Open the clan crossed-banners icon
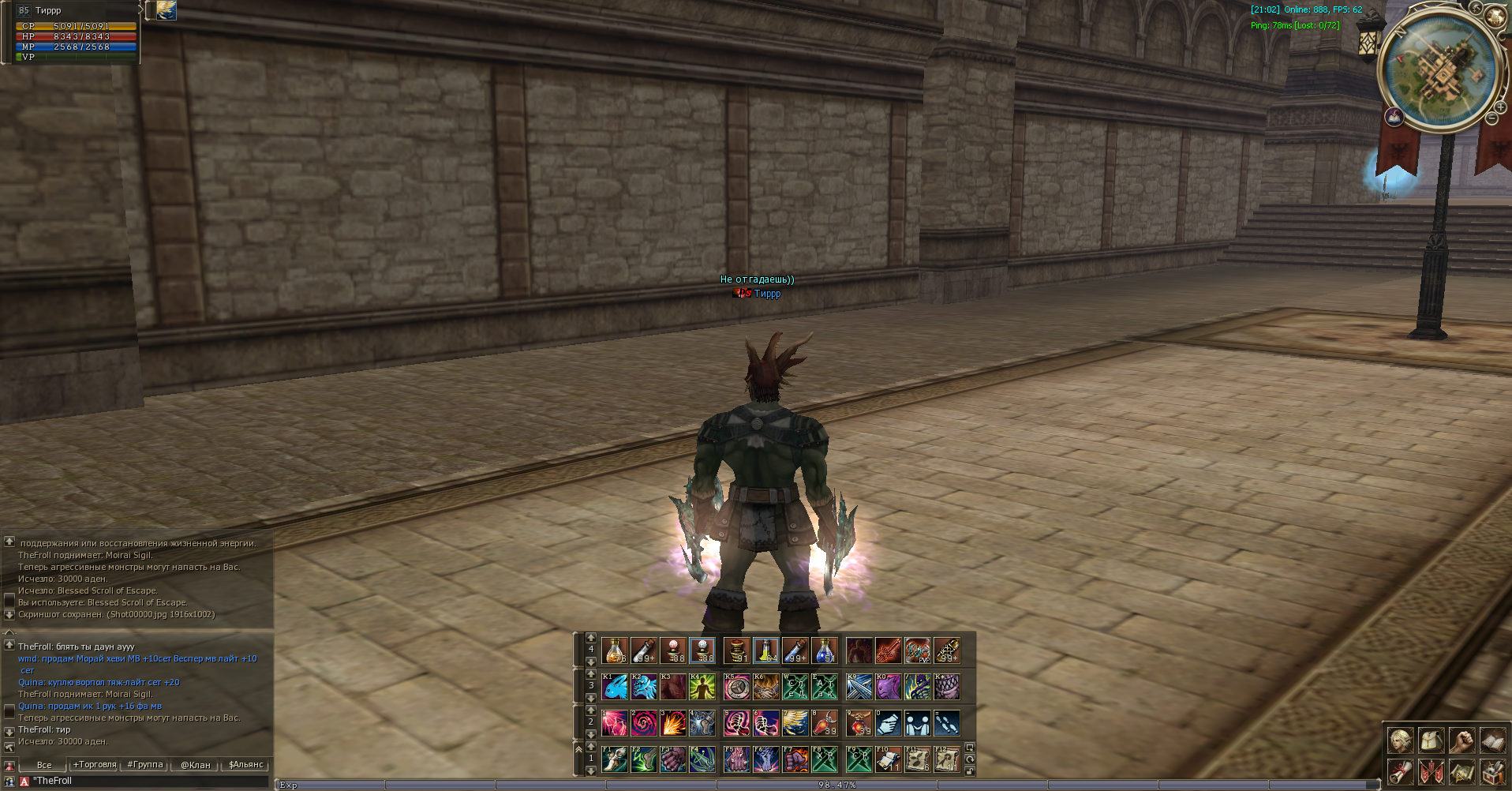The image size is (1512, 791). 1431,771
